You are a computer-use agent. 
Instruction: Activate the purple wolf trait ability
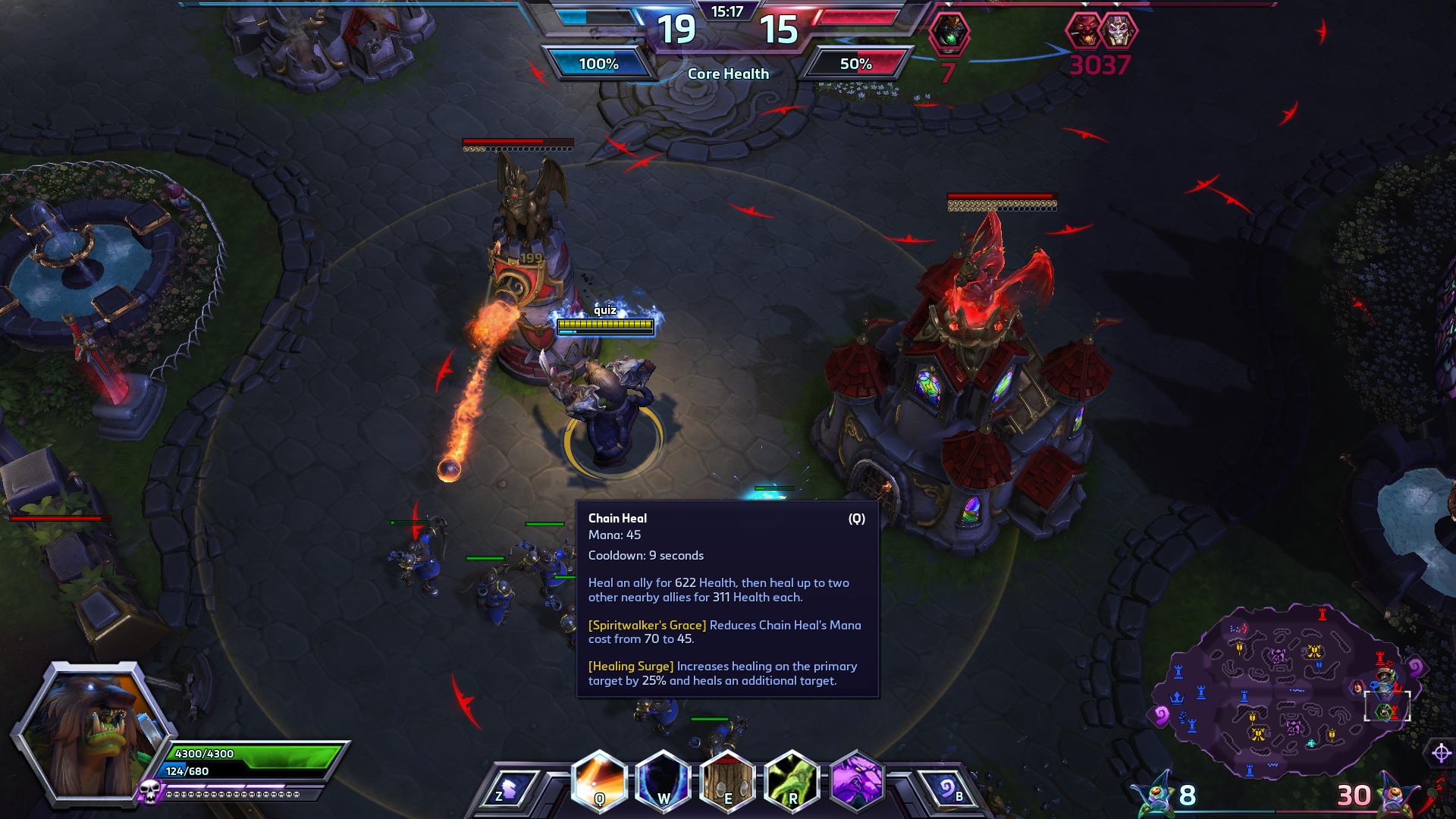858,780
